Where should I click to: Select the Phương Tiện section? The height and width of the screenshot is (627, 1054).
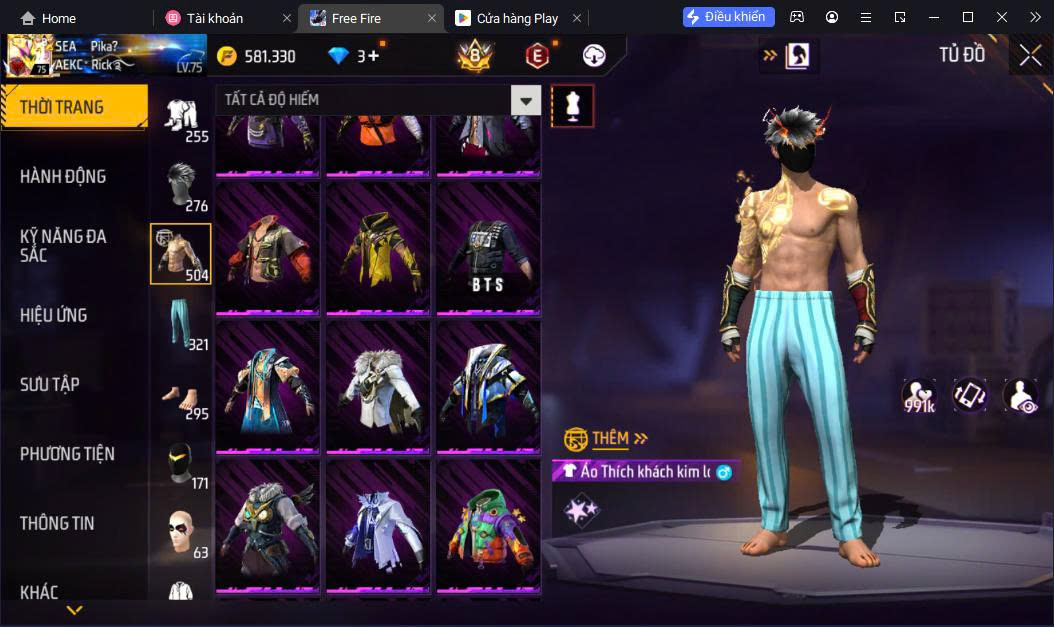click(67, 454)
